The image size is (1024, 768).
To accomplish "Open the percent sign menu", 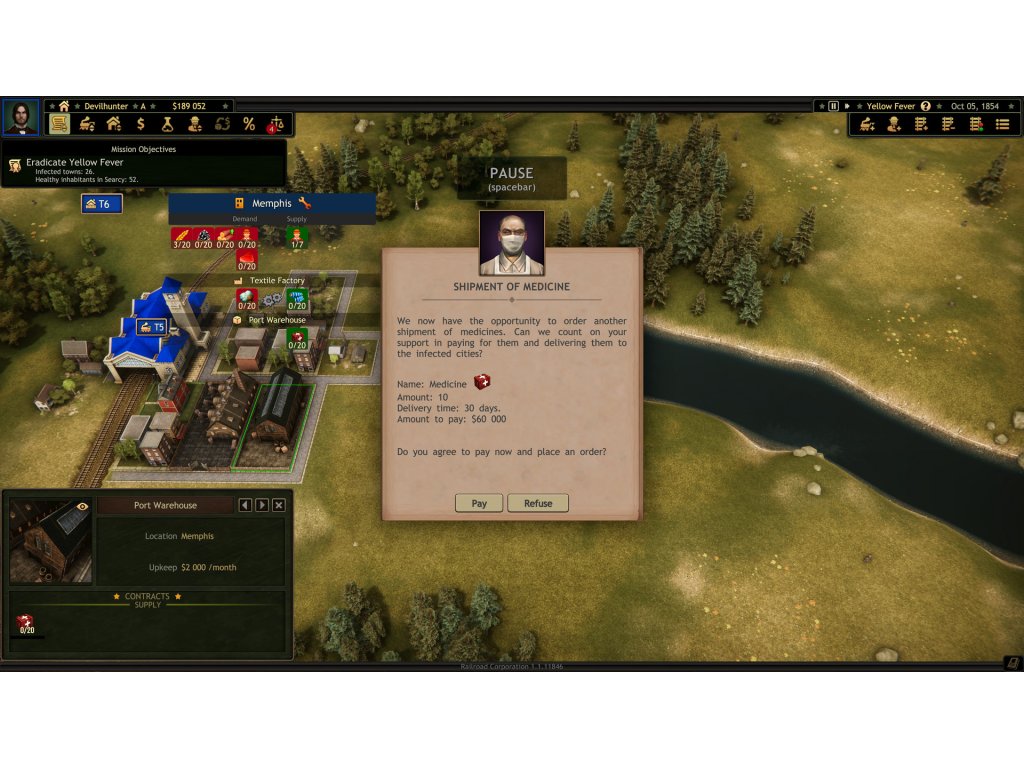I will (249, 124).
